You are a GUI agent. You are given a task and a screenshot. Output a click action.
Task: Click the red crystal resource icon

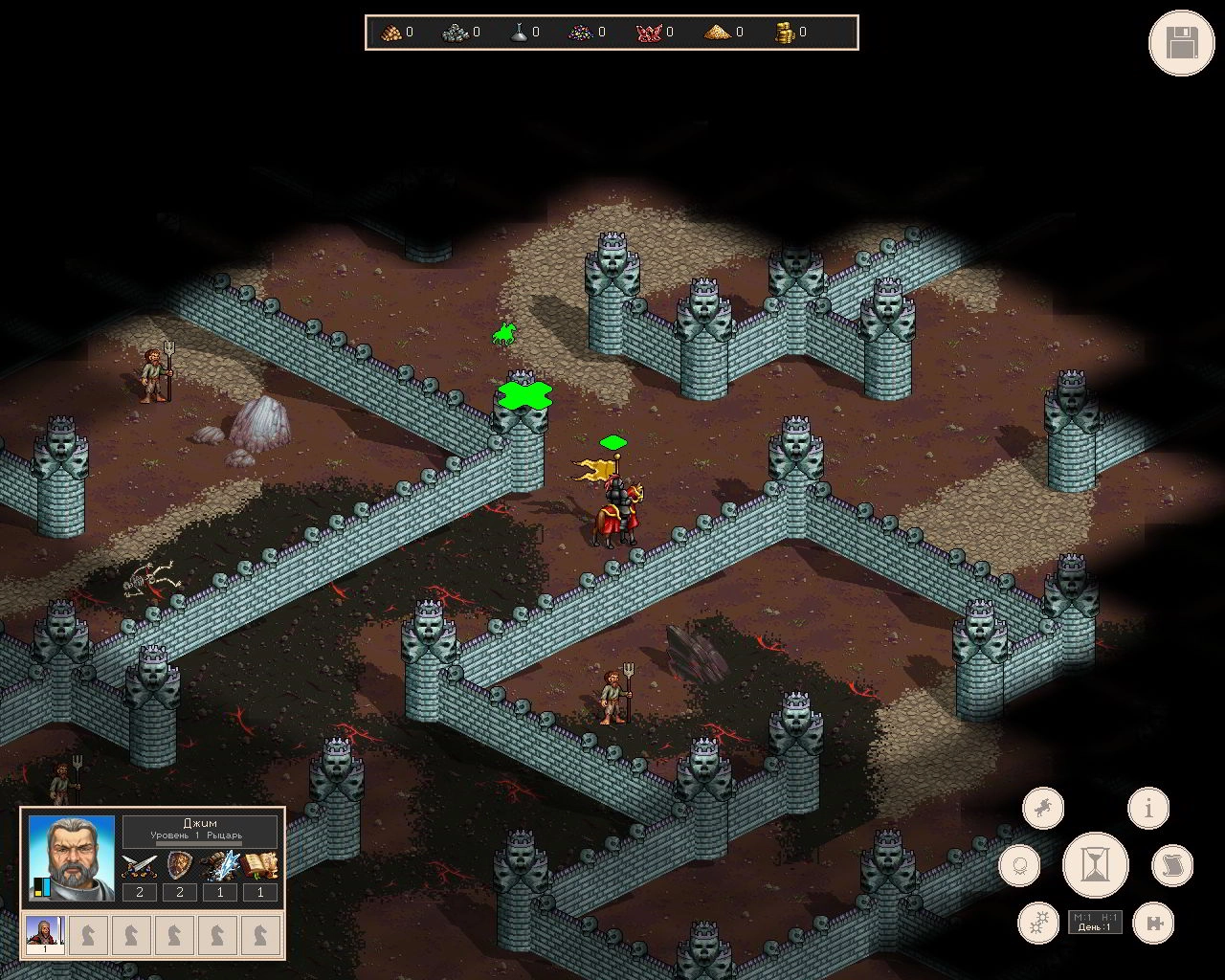[648, 33]
